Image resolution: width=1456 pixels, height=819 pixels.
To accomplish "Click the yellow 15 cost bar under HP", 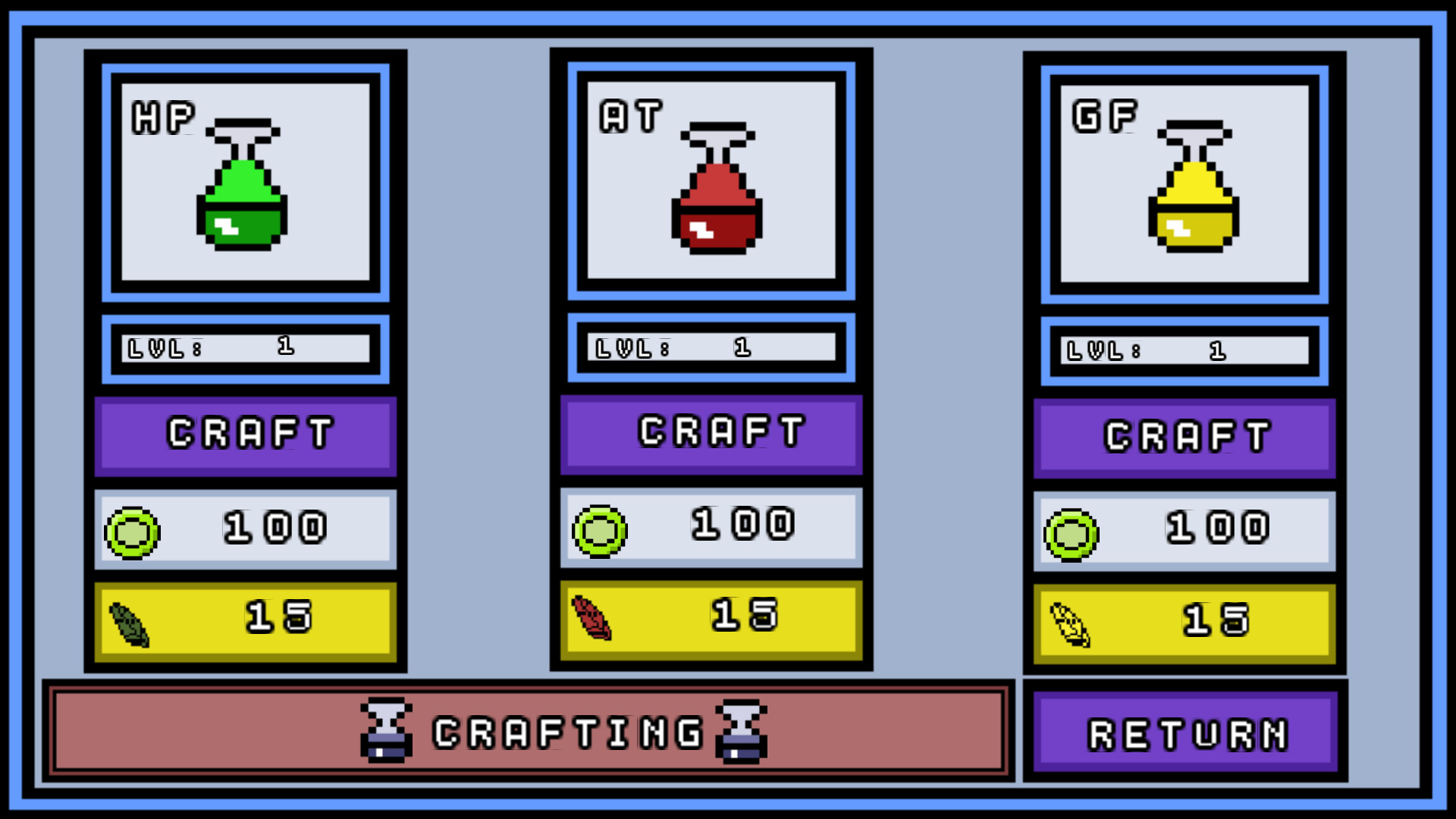I will click(244, 620).
